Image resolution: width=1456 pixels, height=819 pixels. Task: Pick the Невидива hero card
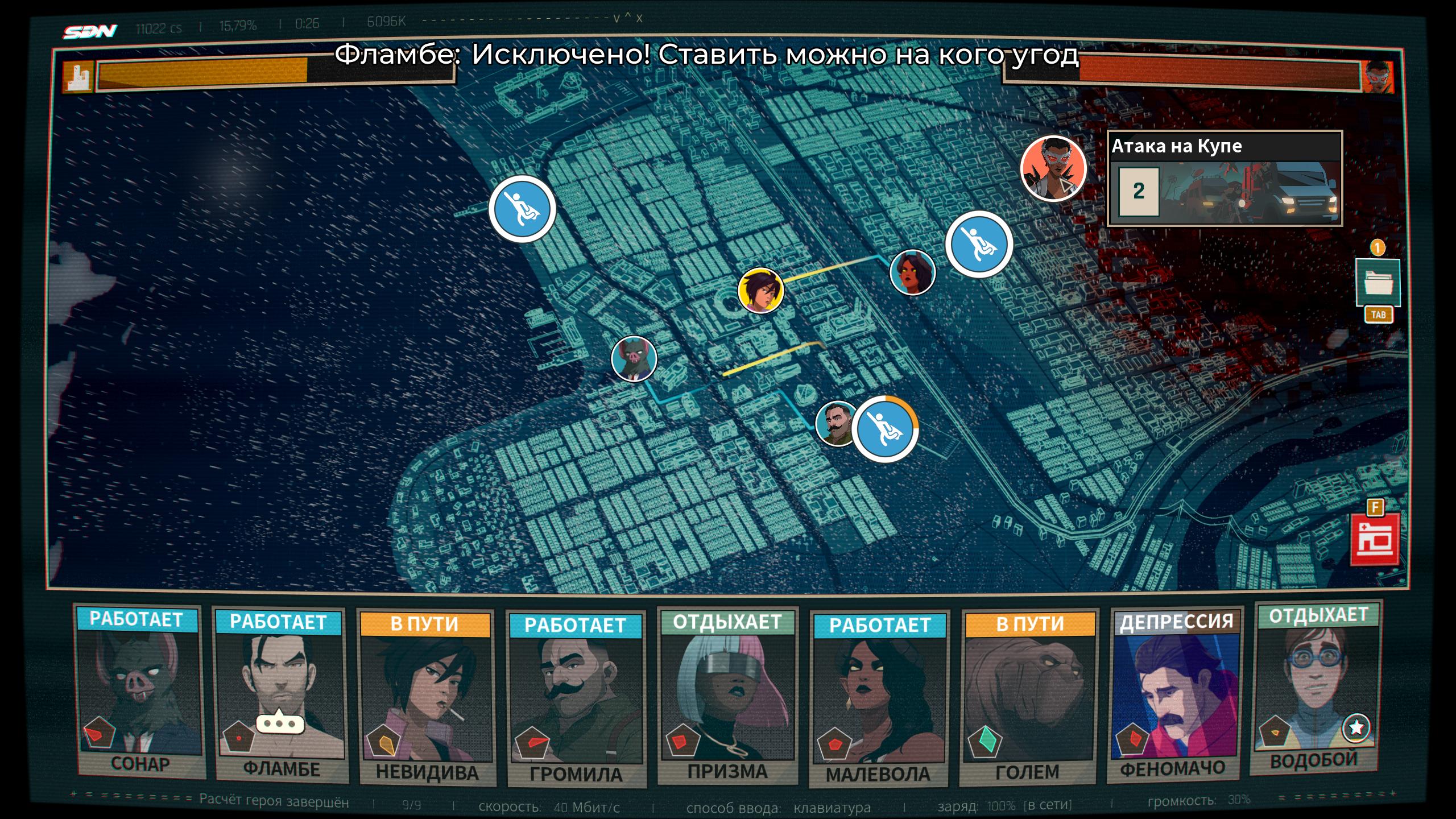(426, 697)
